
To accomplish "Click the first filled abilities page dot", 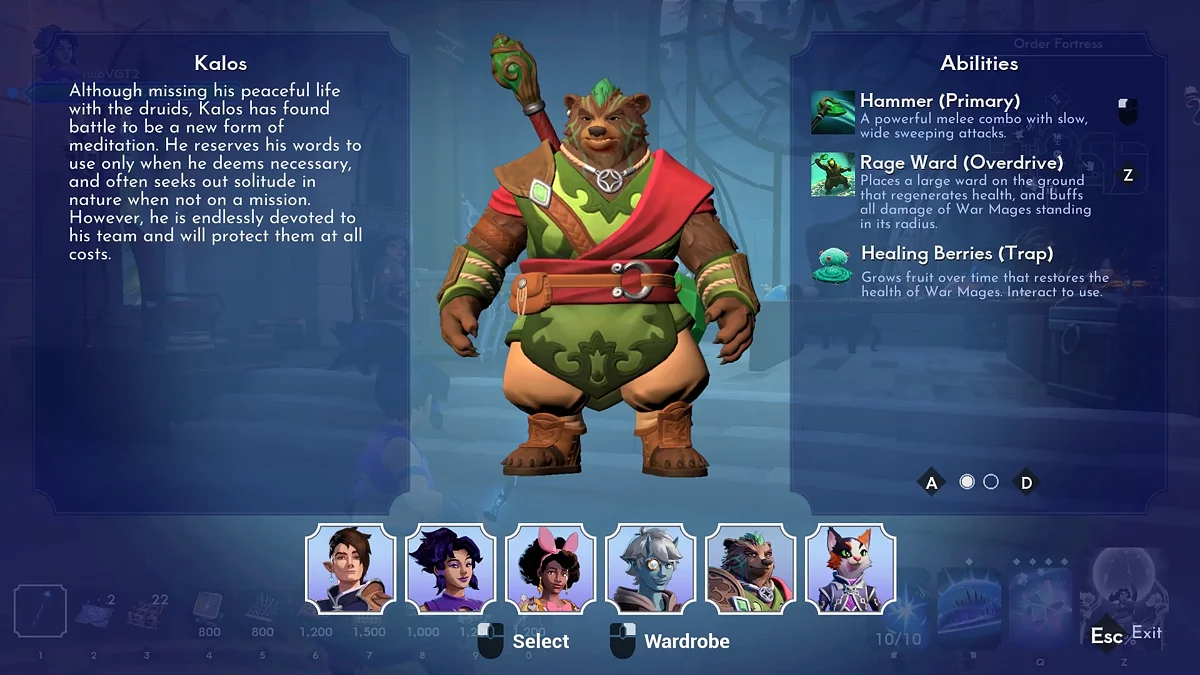I will click(x=967, y=482).
